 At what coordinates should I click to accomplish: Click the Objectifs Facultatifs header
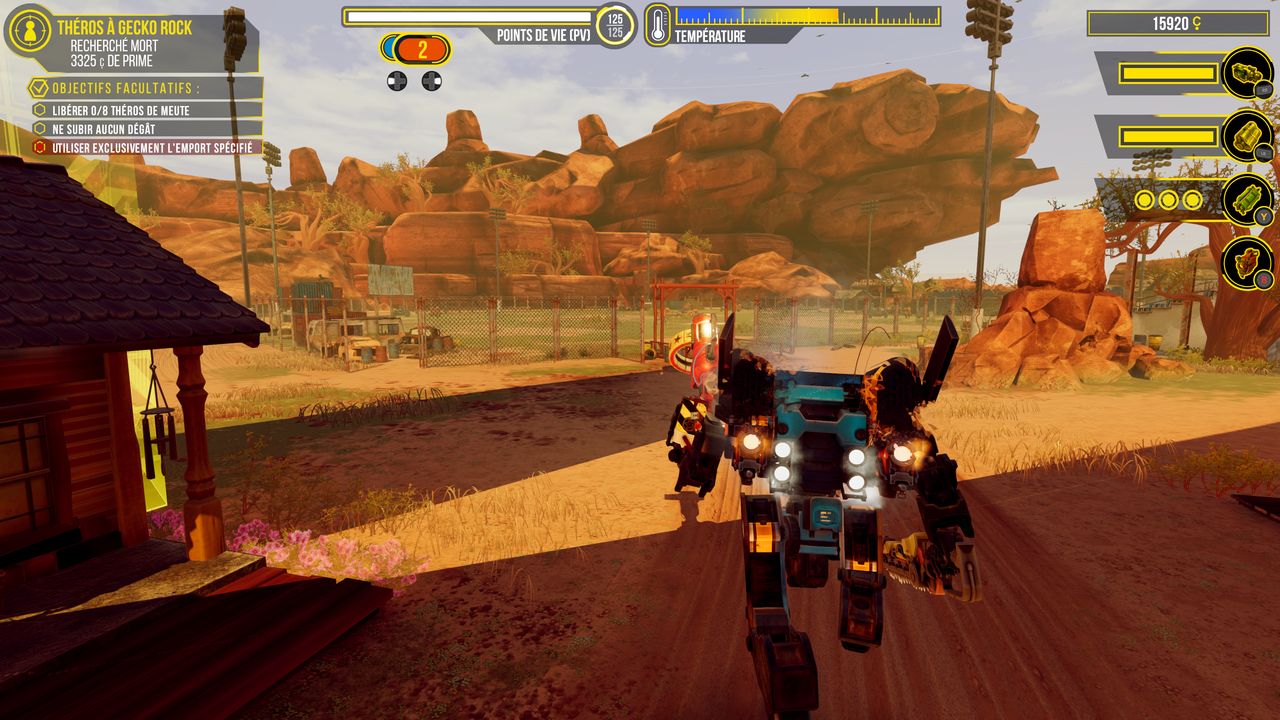point(125,88)
